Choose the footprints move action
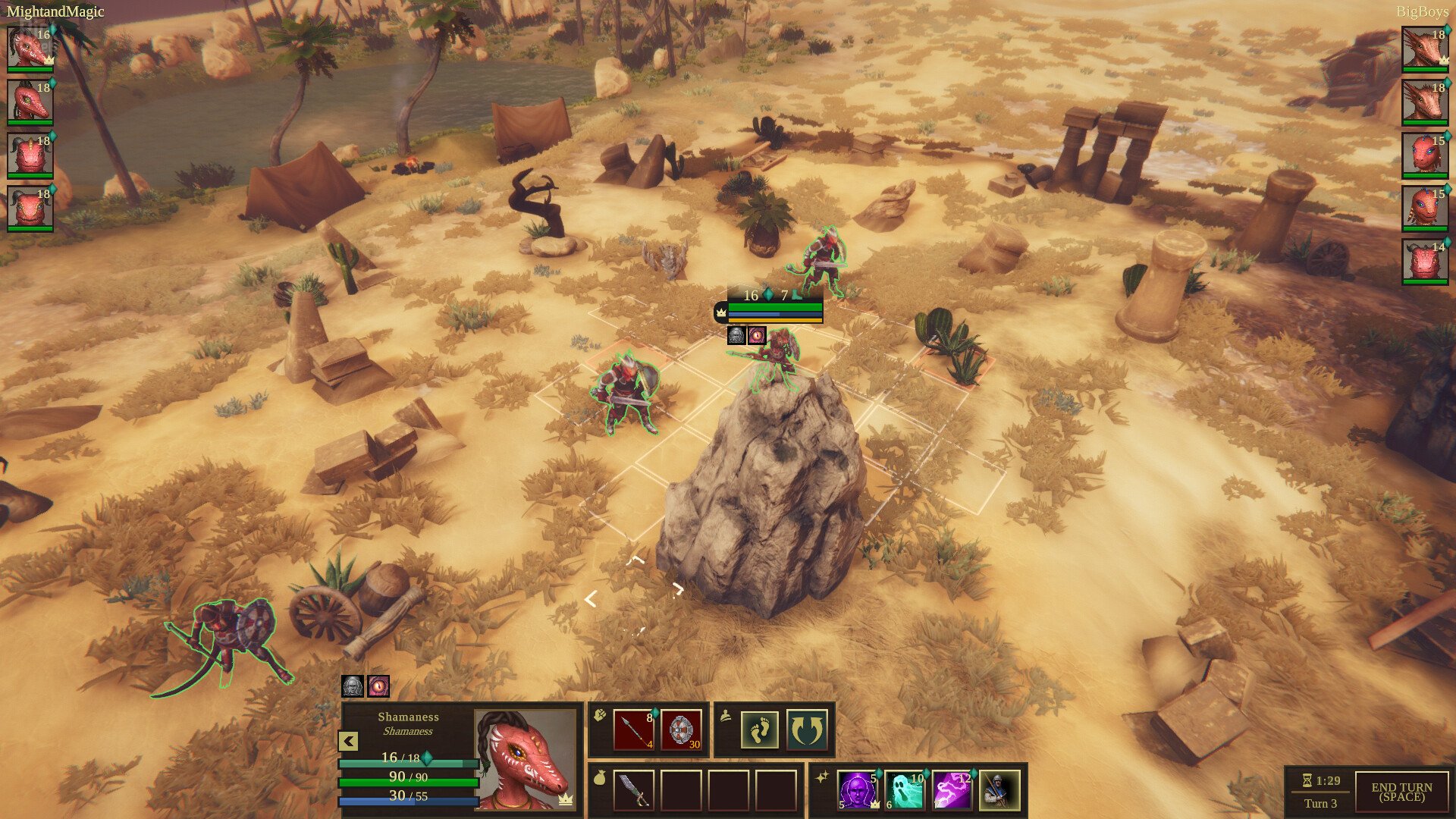Image resolution: width=1456 pixels, height=819 pixels. tap(759, 730)
